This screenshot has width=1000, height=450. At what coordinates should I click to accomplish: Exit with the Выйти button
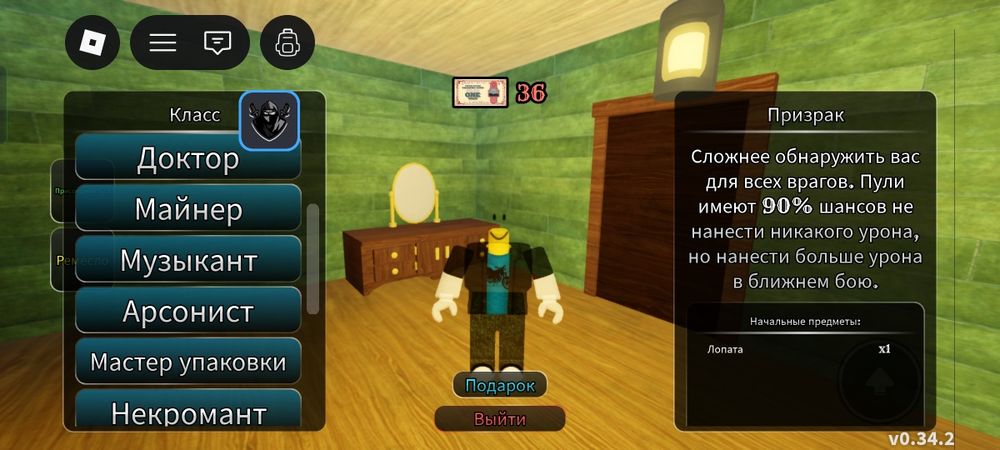(x=500, y=418)
